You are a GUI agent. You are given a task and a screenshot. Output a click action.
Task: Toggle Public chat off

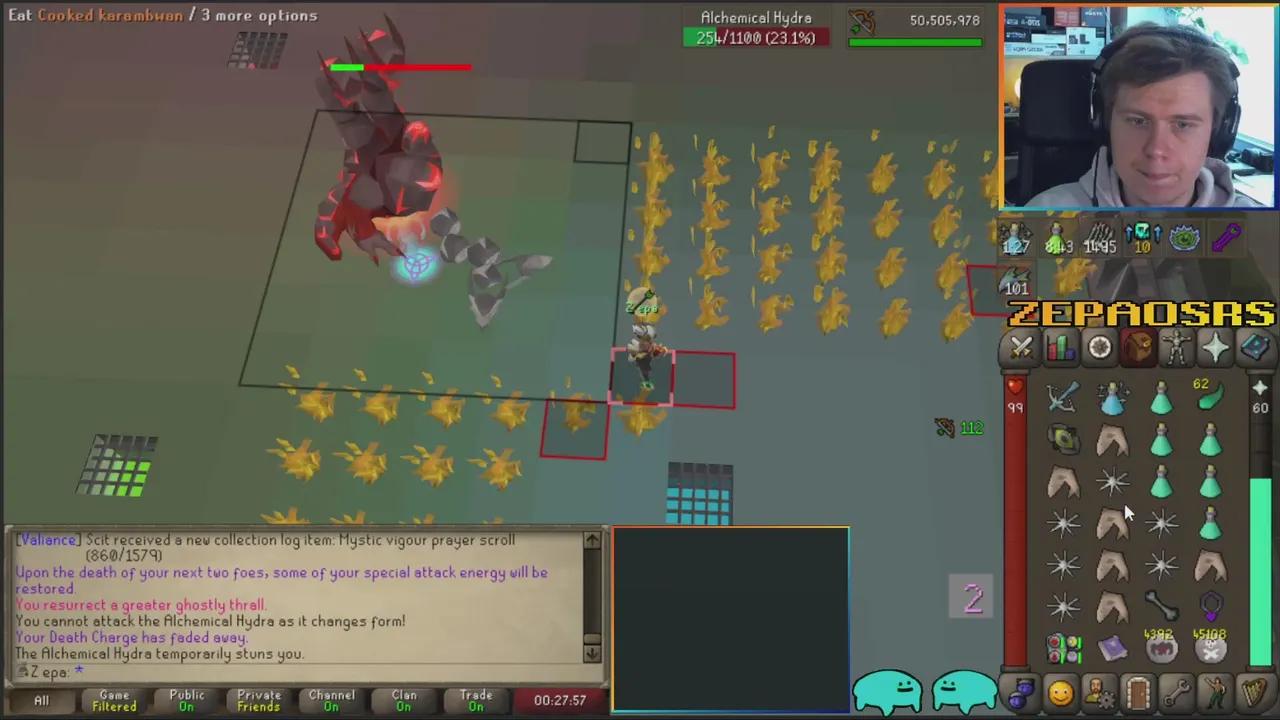[x=186, y=697]
